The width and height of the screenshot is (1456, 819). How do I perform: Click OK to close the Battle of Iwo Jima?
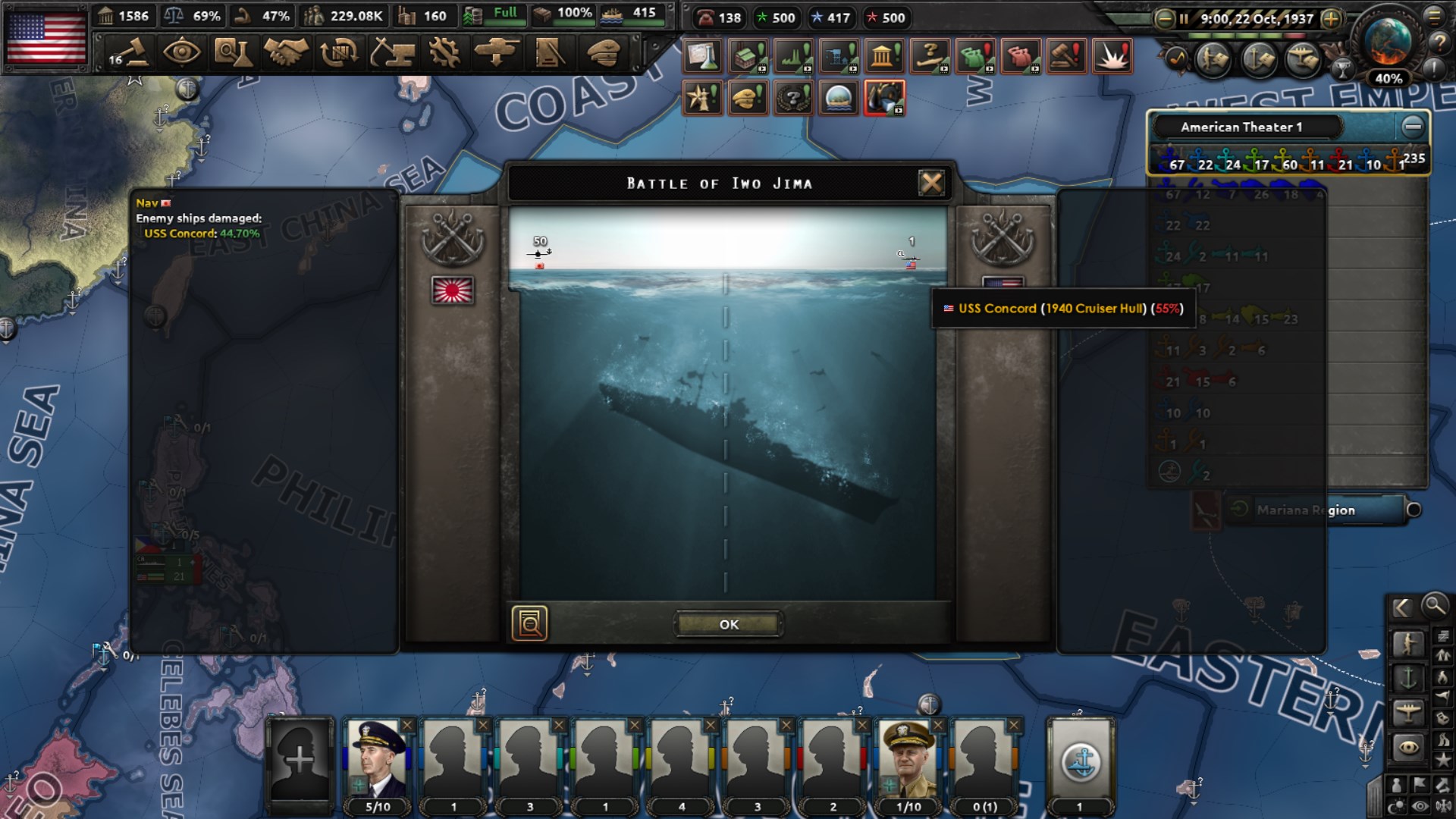click(x=728, y=624)
